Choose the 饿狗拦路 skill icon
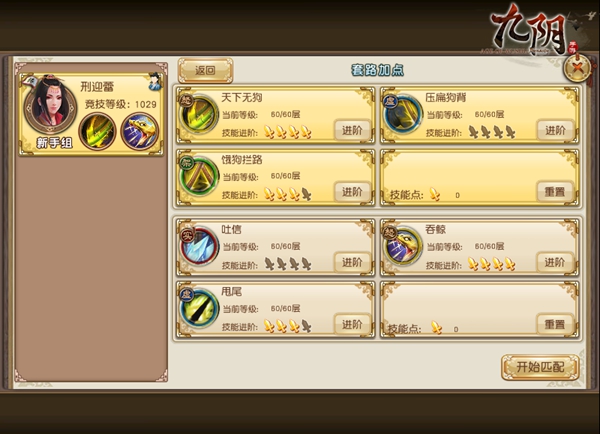The height and width of the screenshot is (434, 600). 198,178
